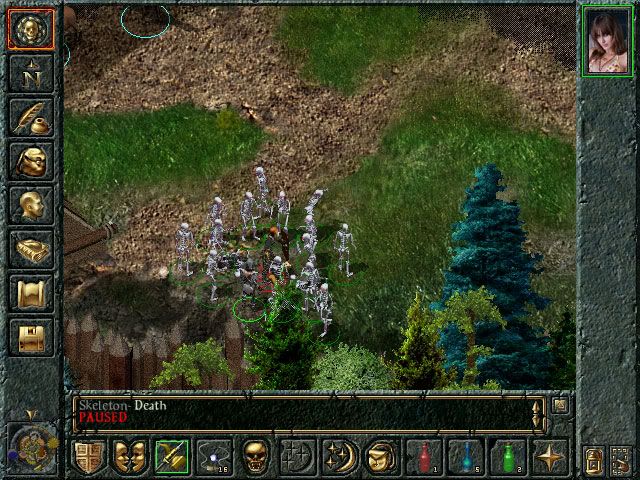Image resolution: width=640 pixels, height=480 pixels.
Task: Choose the Talk action with two masks
Action: point(129,456)
